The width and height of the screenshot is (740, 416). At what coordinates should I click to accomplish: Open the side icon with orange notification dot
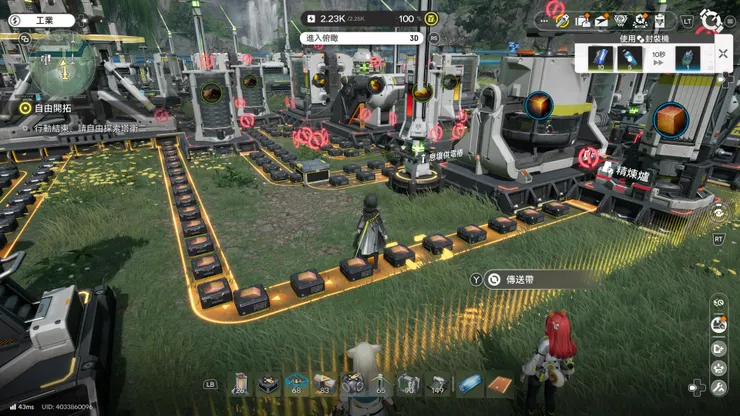click(x=717, y=324)
